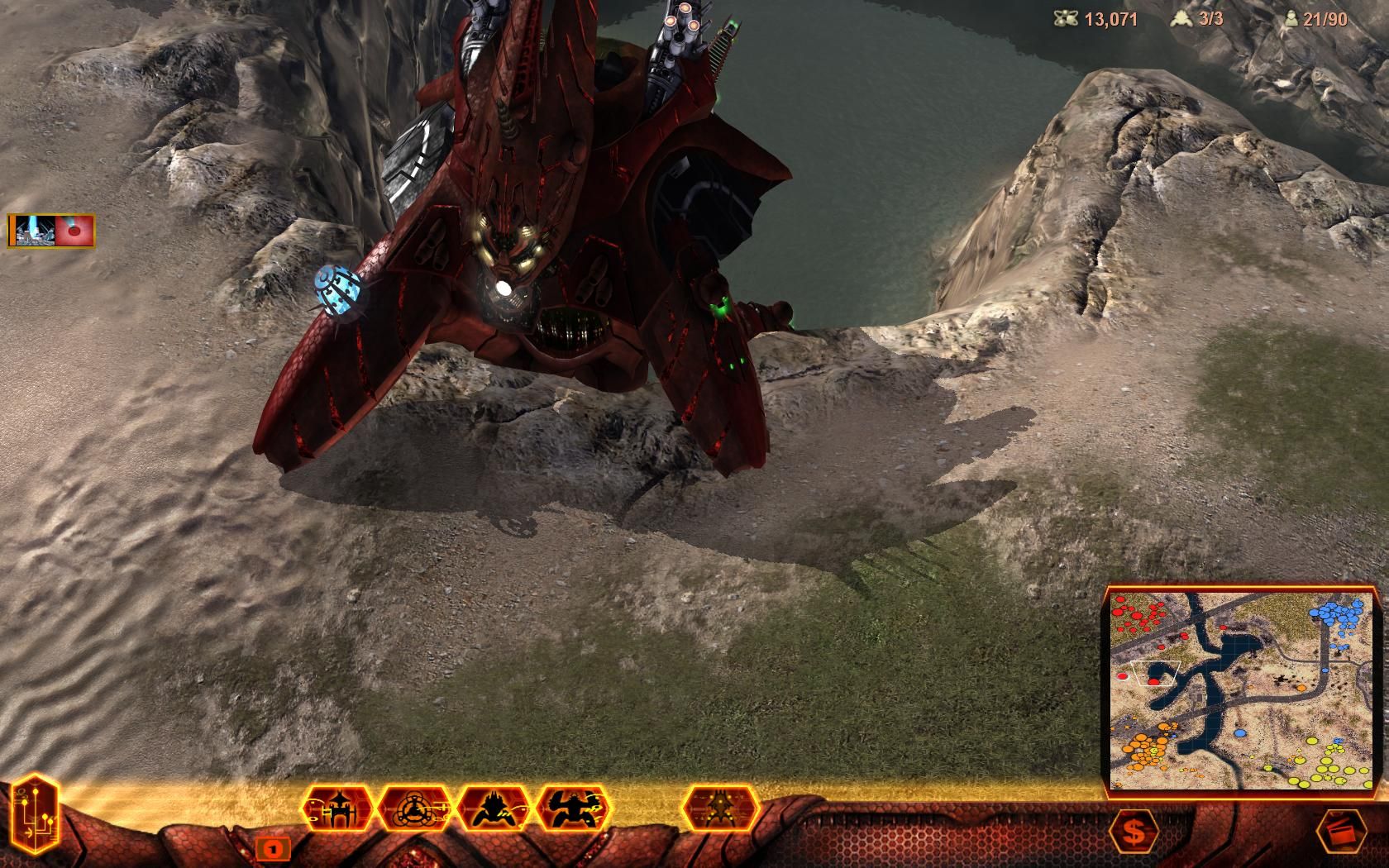Activate the red target support power icon

(x=74, y=231)
